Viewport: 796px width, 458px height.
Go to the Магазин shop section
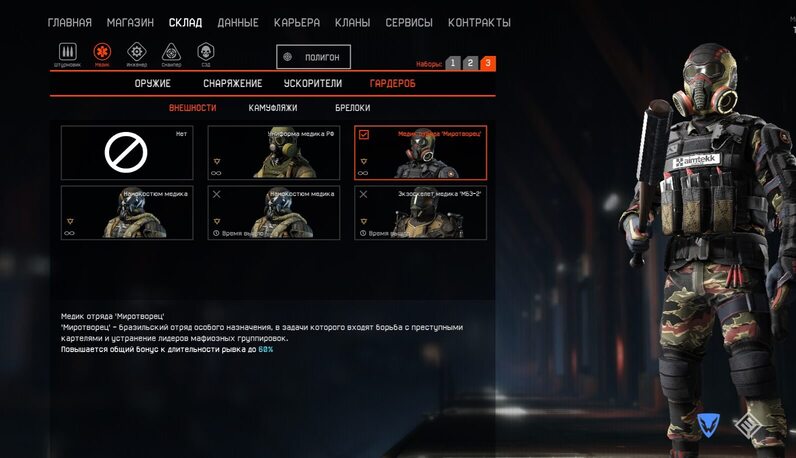coord(130,22)
